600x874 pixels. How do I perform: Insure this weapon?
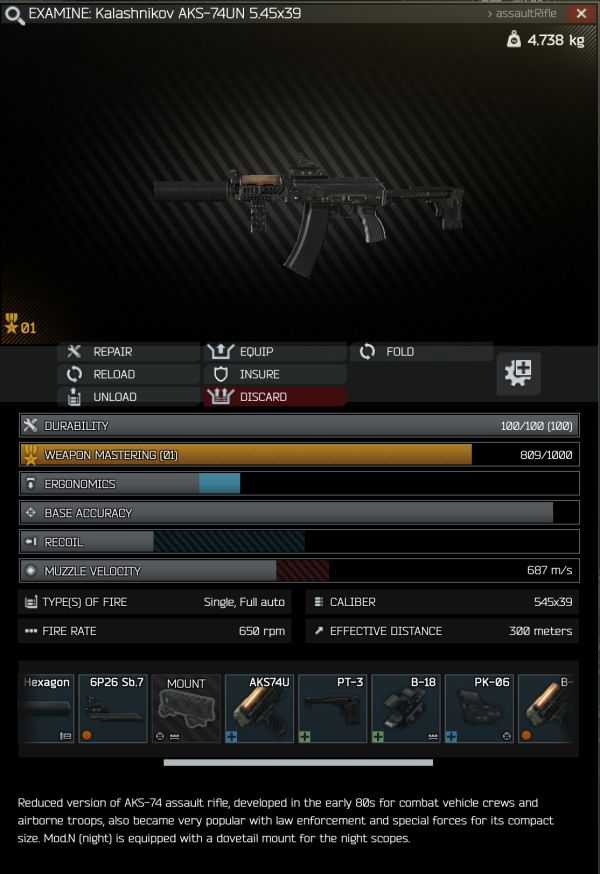point(259,374)
